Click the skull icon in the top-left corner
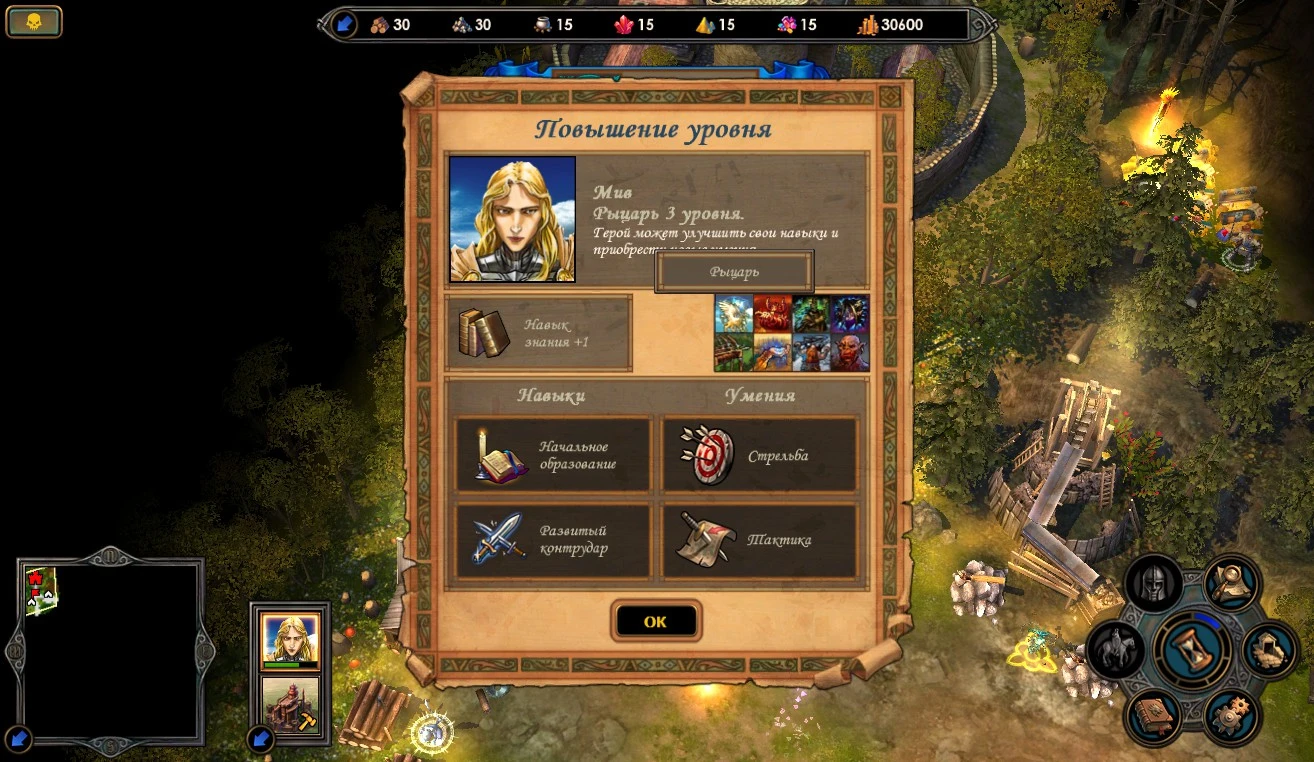1314x762 pixels. (x=33, y=21)
